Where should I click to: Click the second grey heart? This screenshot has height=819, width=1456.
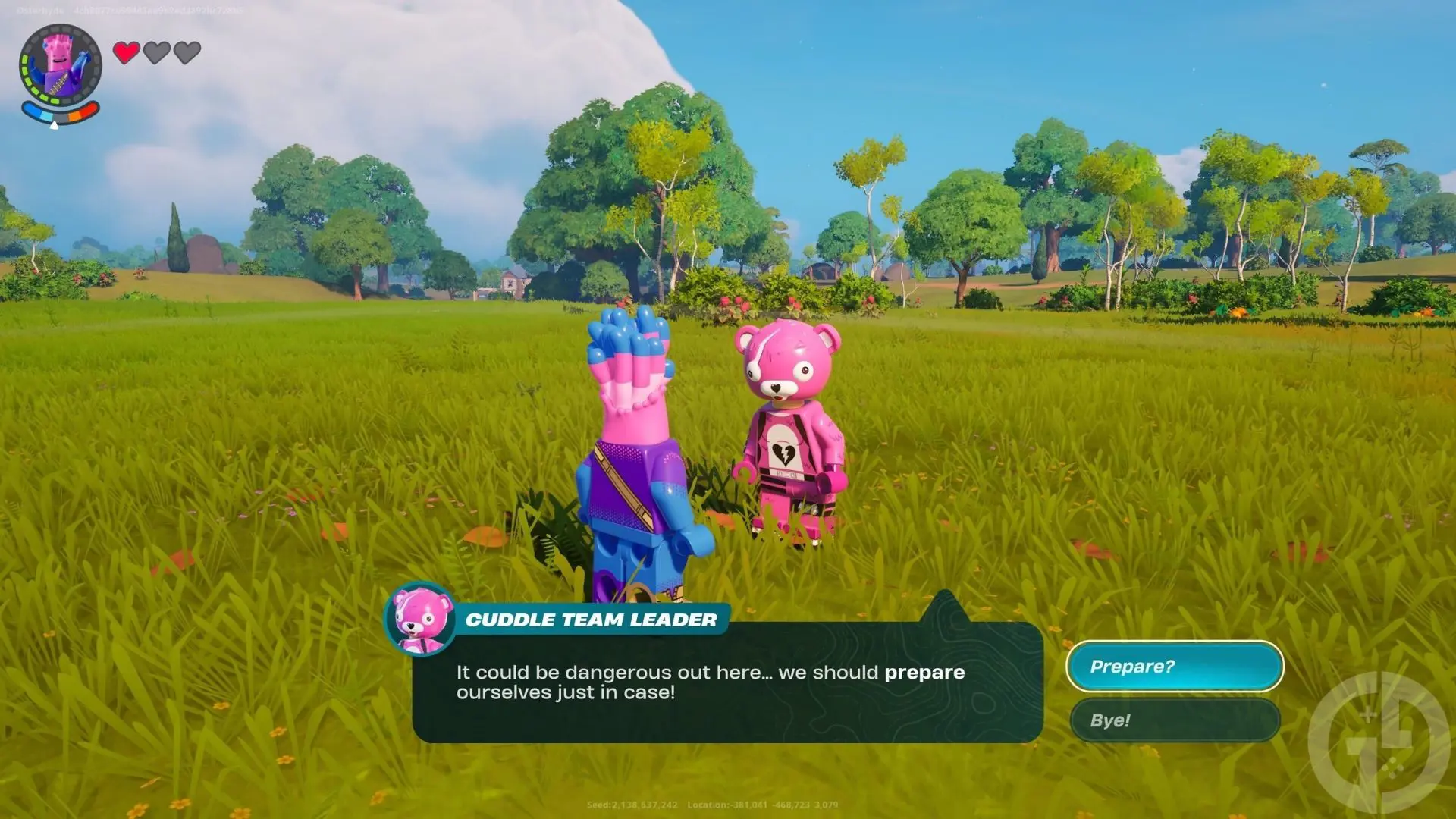click(157, 53)
